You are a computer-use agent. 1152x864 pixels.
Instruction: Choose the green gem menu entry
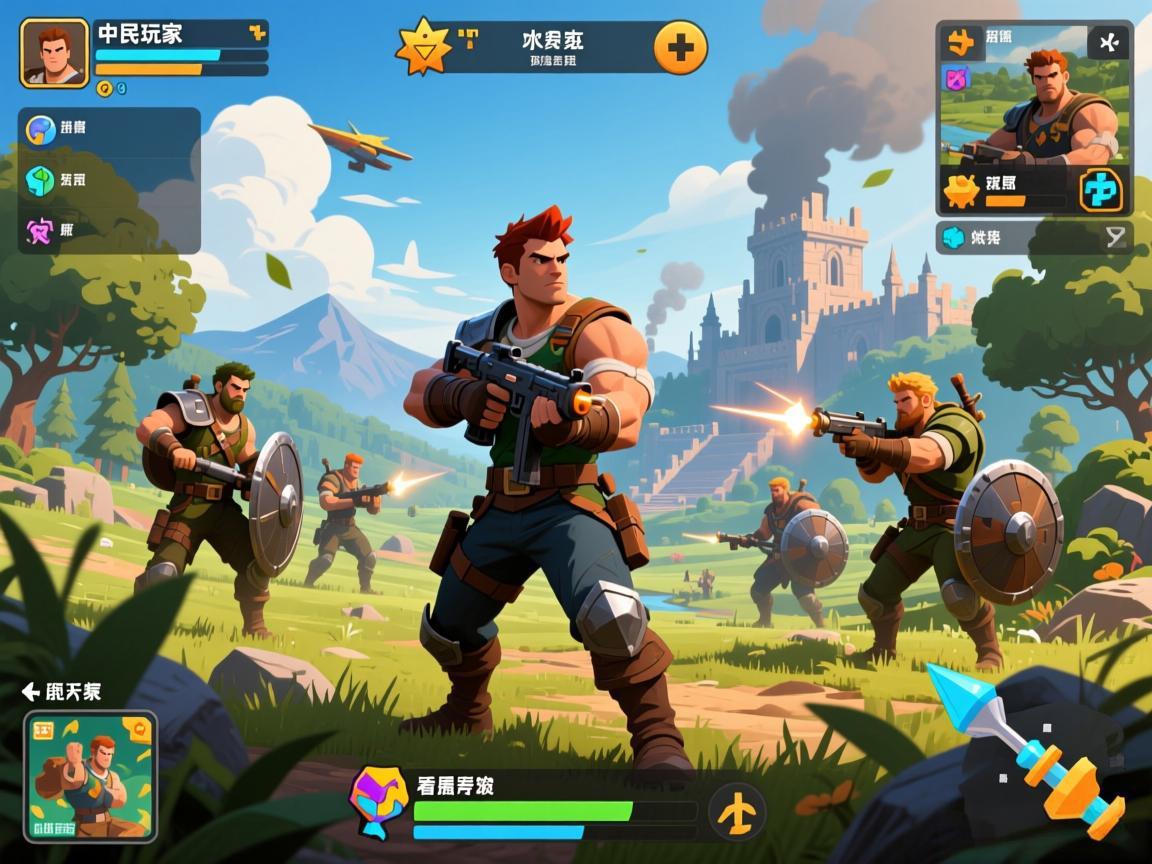click(x=41, y=181)
